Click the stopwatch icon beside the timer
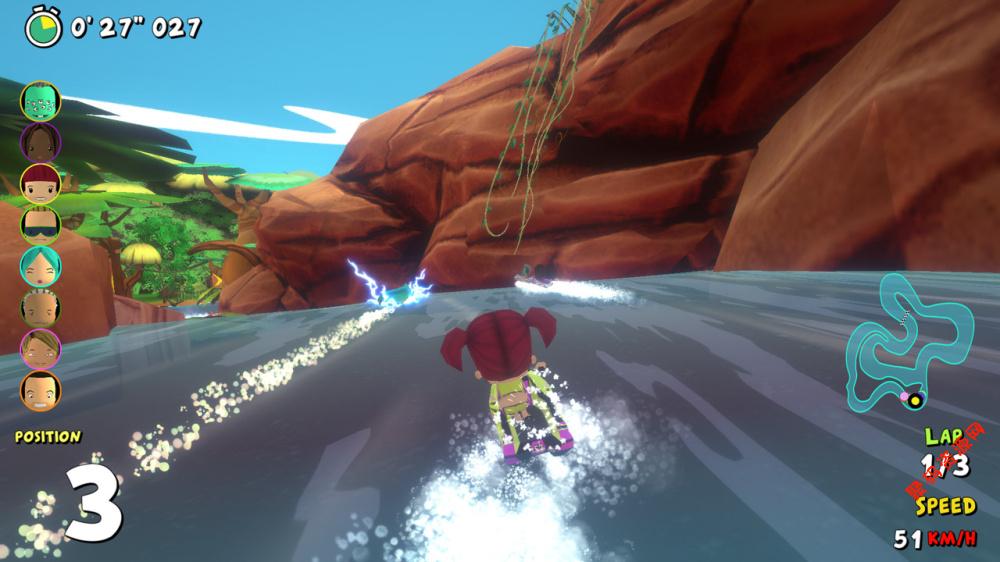The image size is (1000, 562). (x=43, y=25)
